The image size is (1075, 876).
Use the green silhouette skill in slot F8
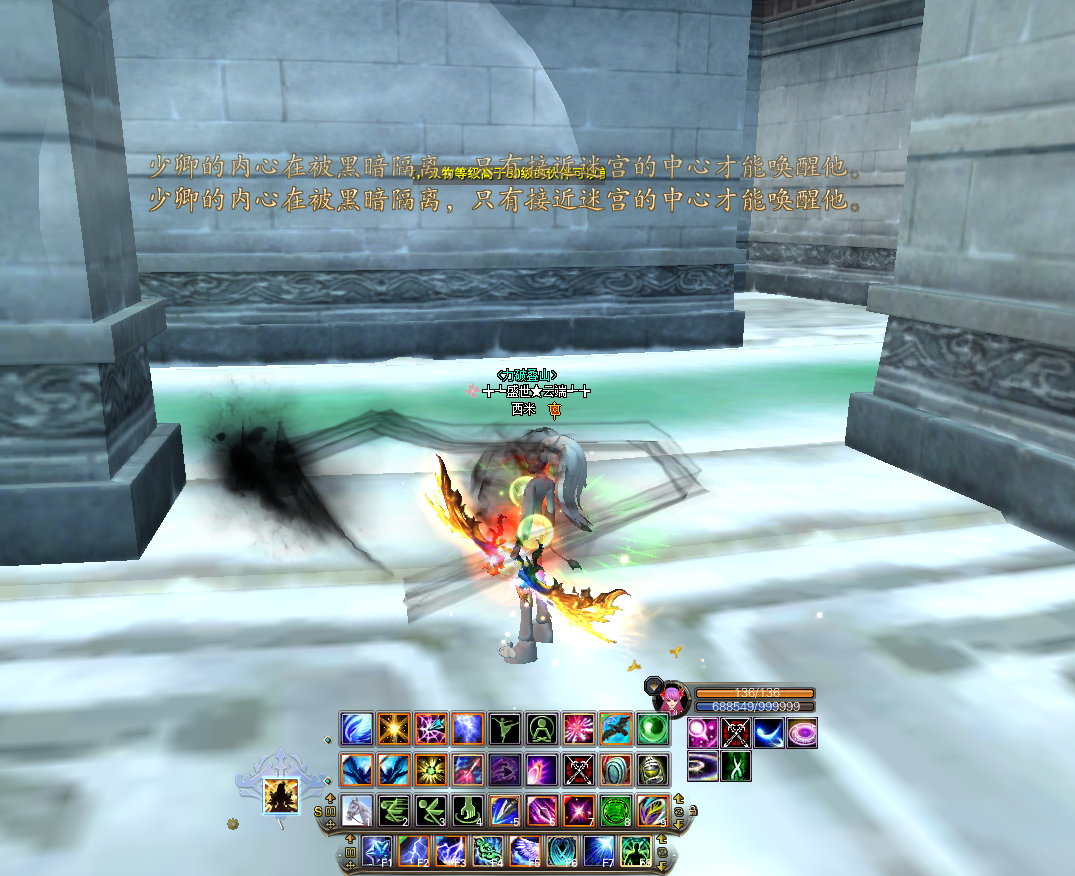(635, 851)
